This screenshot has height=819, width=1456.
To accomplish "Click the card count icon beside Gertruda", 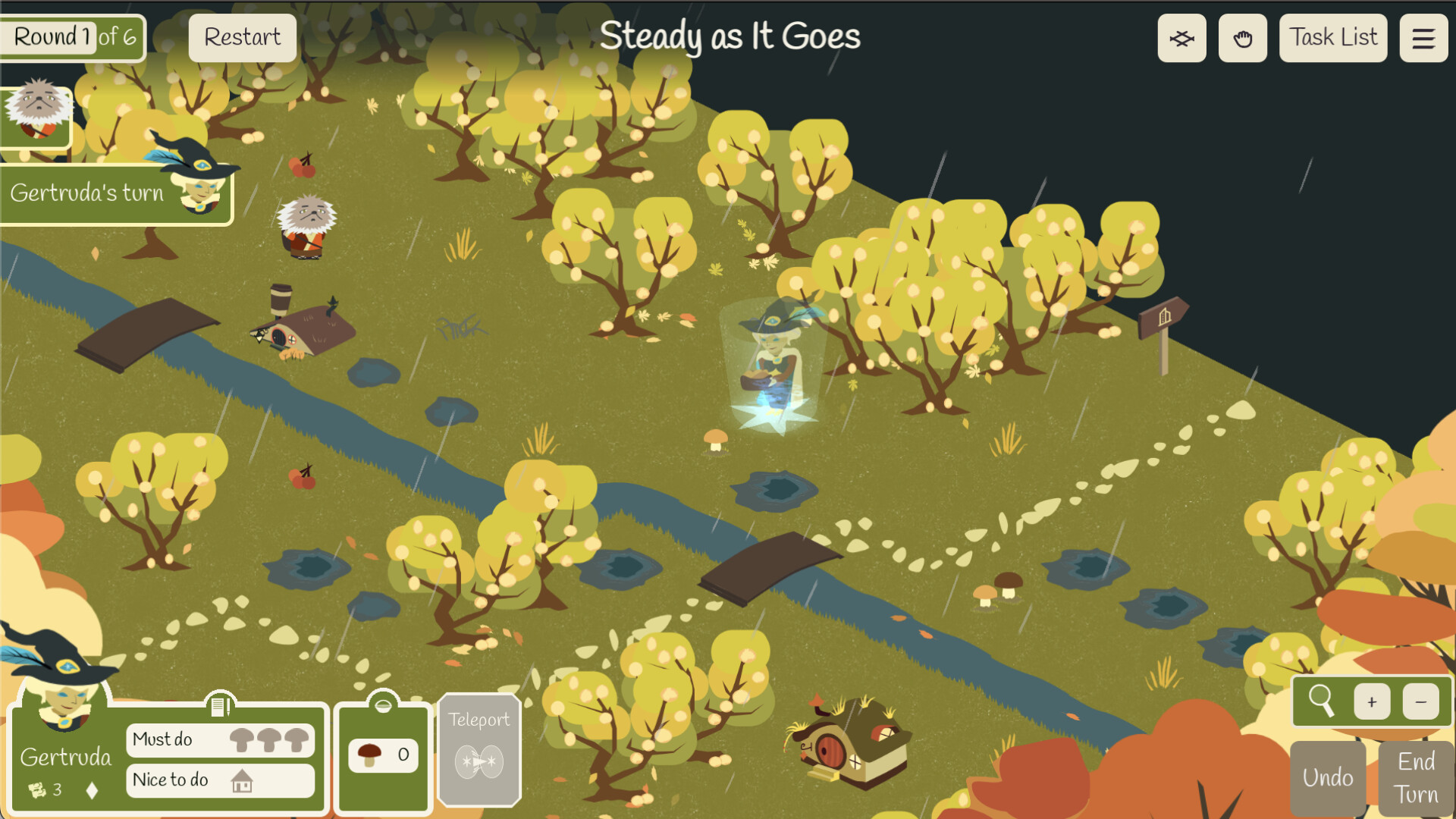I will 35,789.
